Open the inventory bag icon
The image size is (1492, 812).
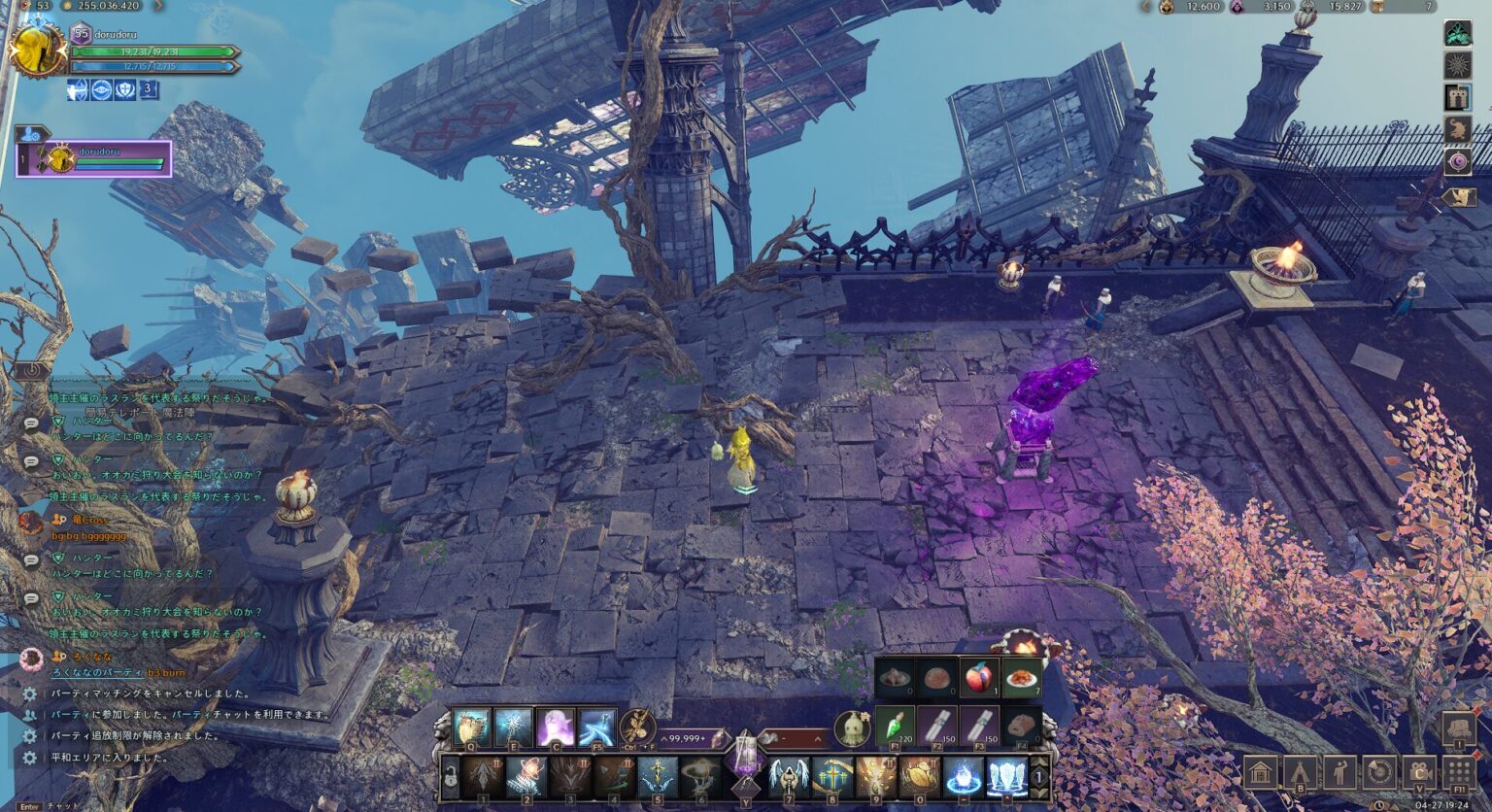point(1458,728)
